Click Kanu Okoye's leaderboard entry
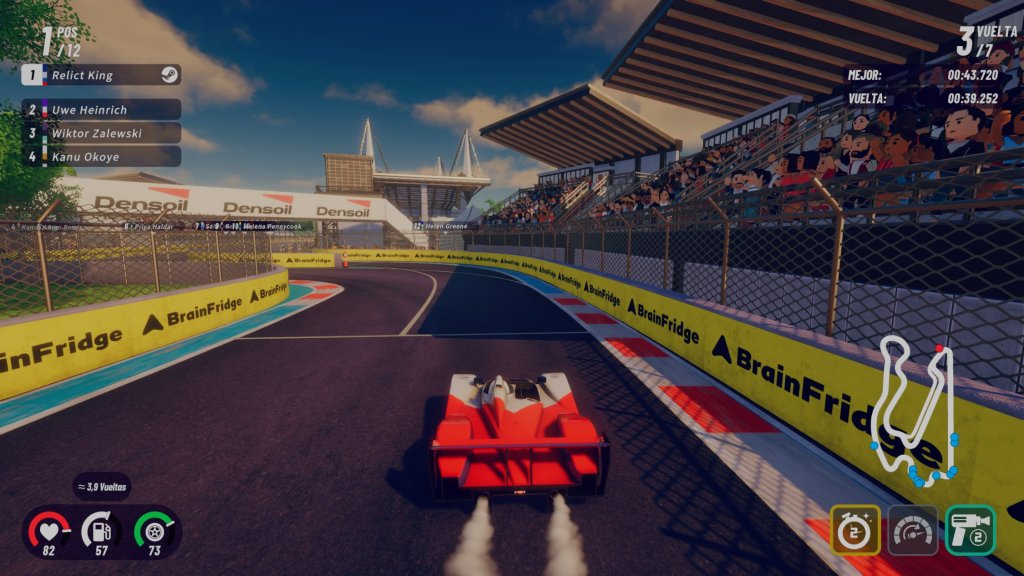This screenshot has width=1024, height=576. point(100,156)
